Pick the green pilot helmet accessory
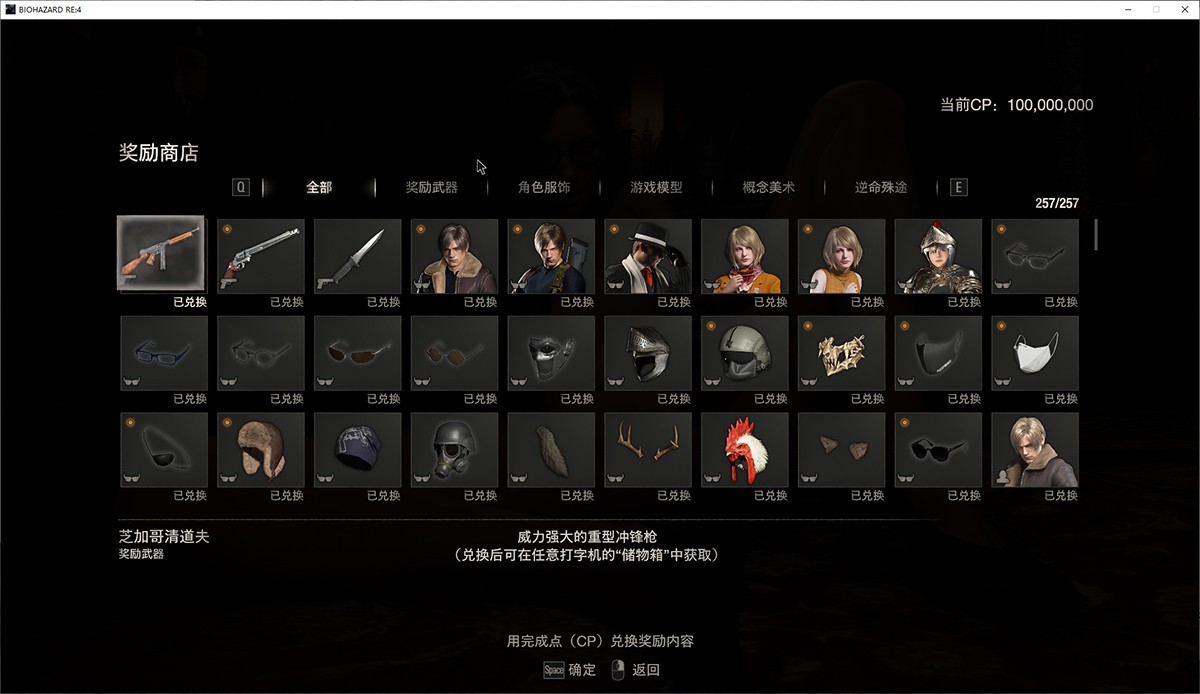This screenshot has height=694, width=1200. point(745,353)
